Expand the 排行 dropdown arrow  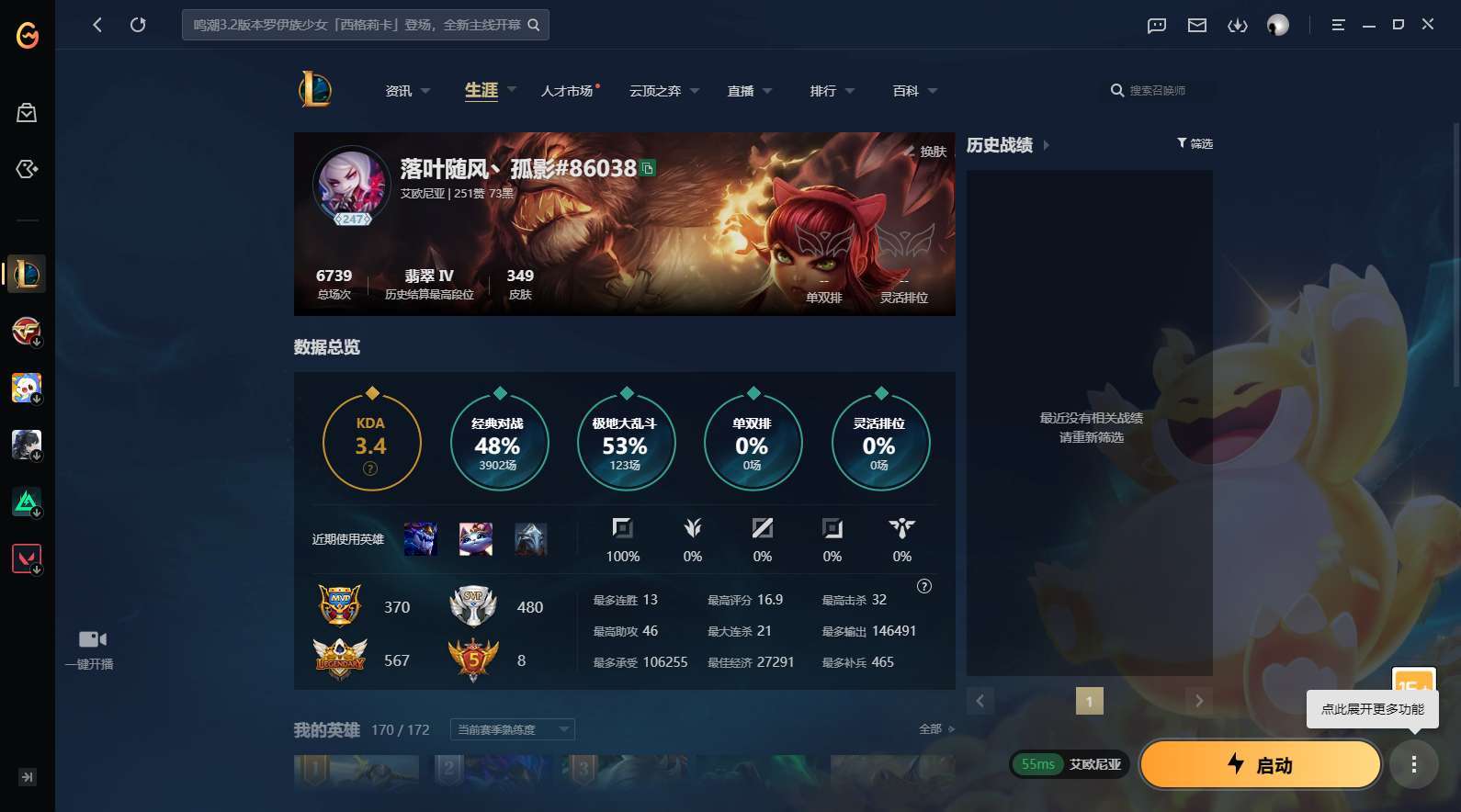[x=849, y=91]
